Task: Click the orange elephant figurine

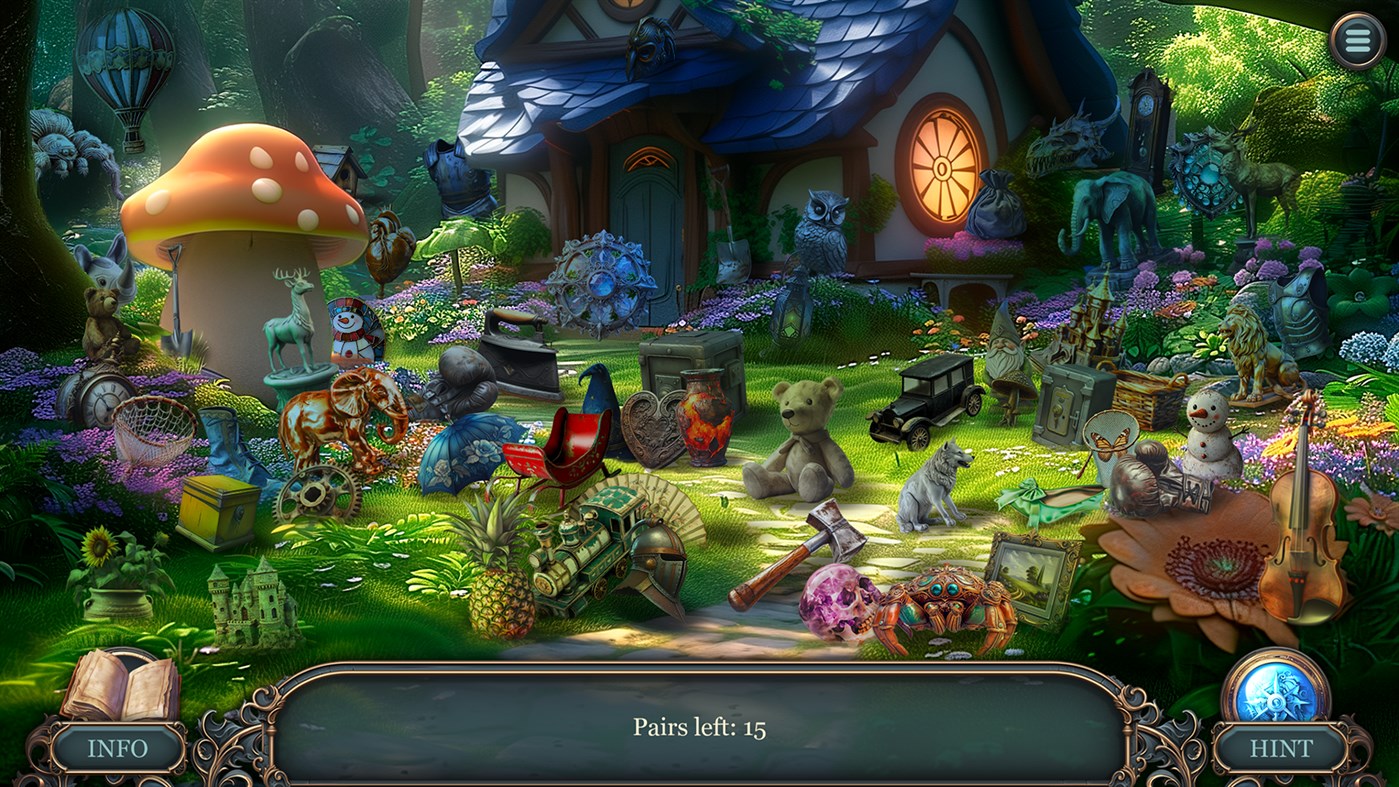Action: tap(340, 415)
